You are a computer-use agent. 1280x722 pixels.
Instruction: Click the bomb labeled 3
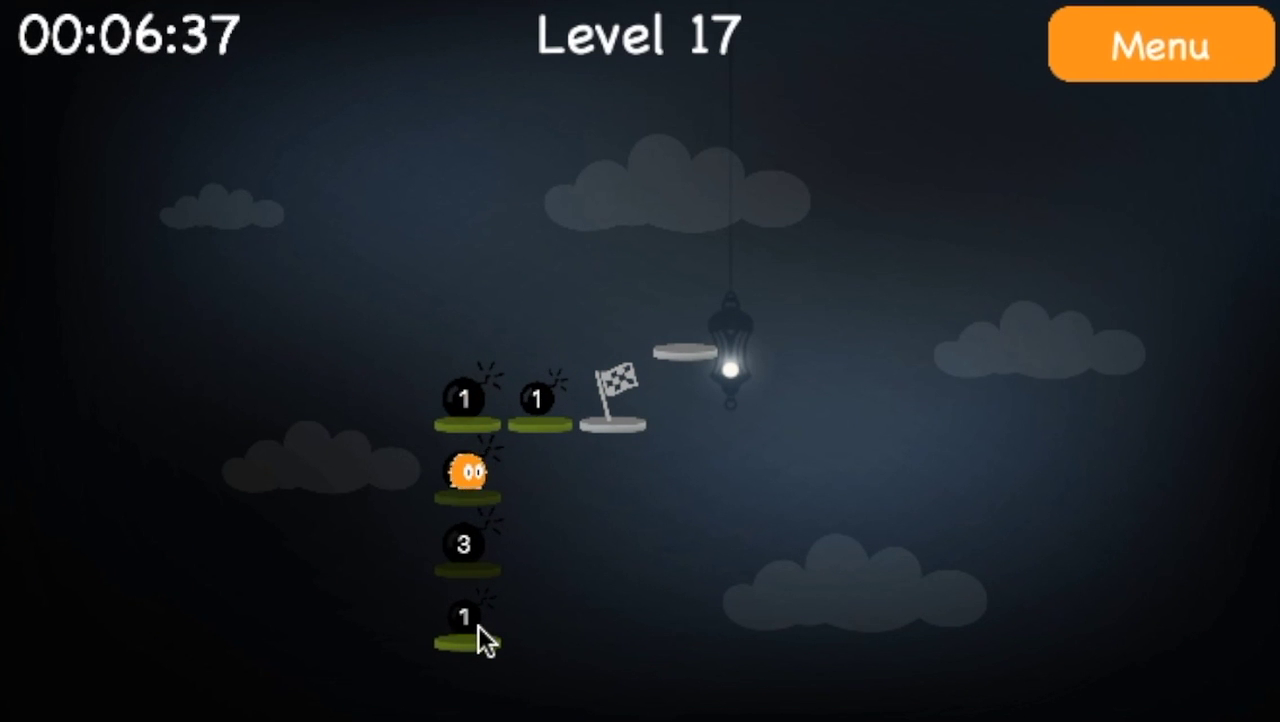tap(463, 545)
